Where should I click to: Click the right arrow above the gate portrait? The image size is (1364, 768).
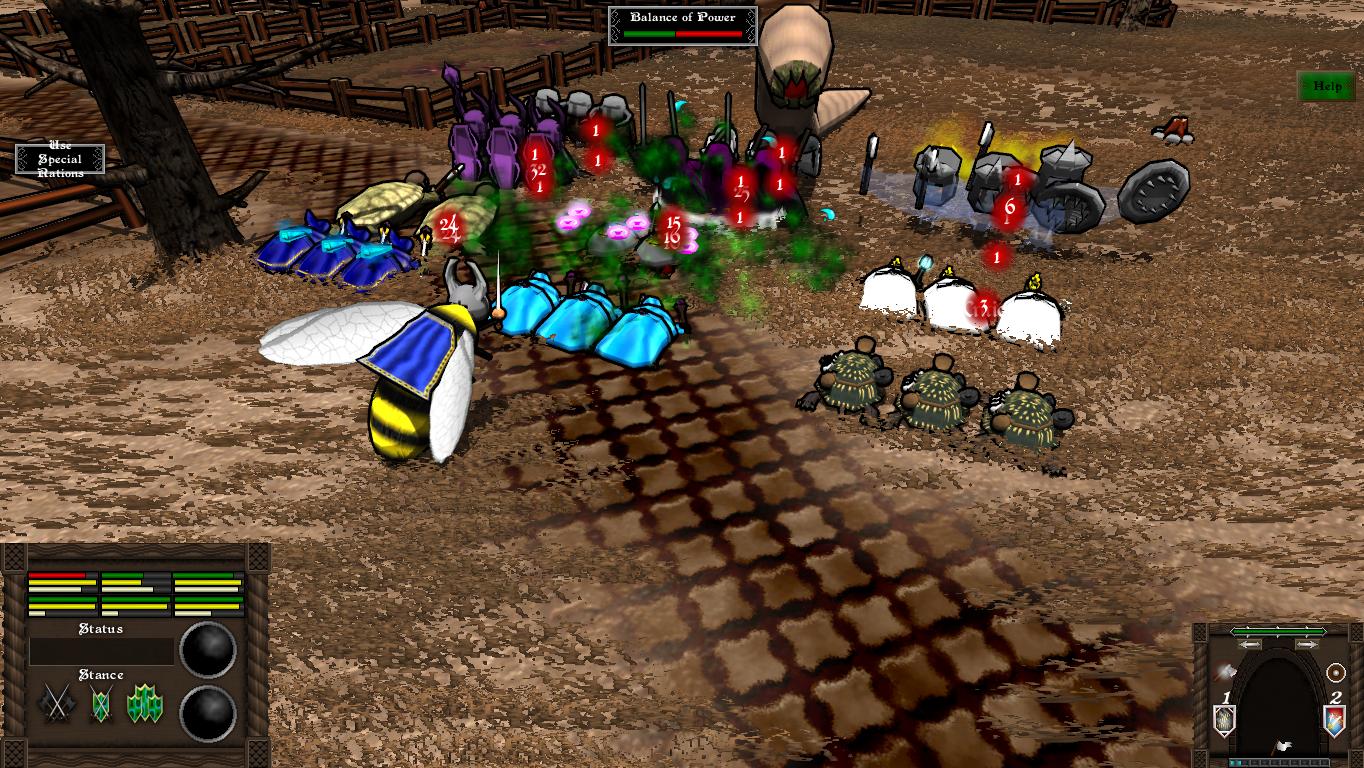click(x=1306, y=644)
